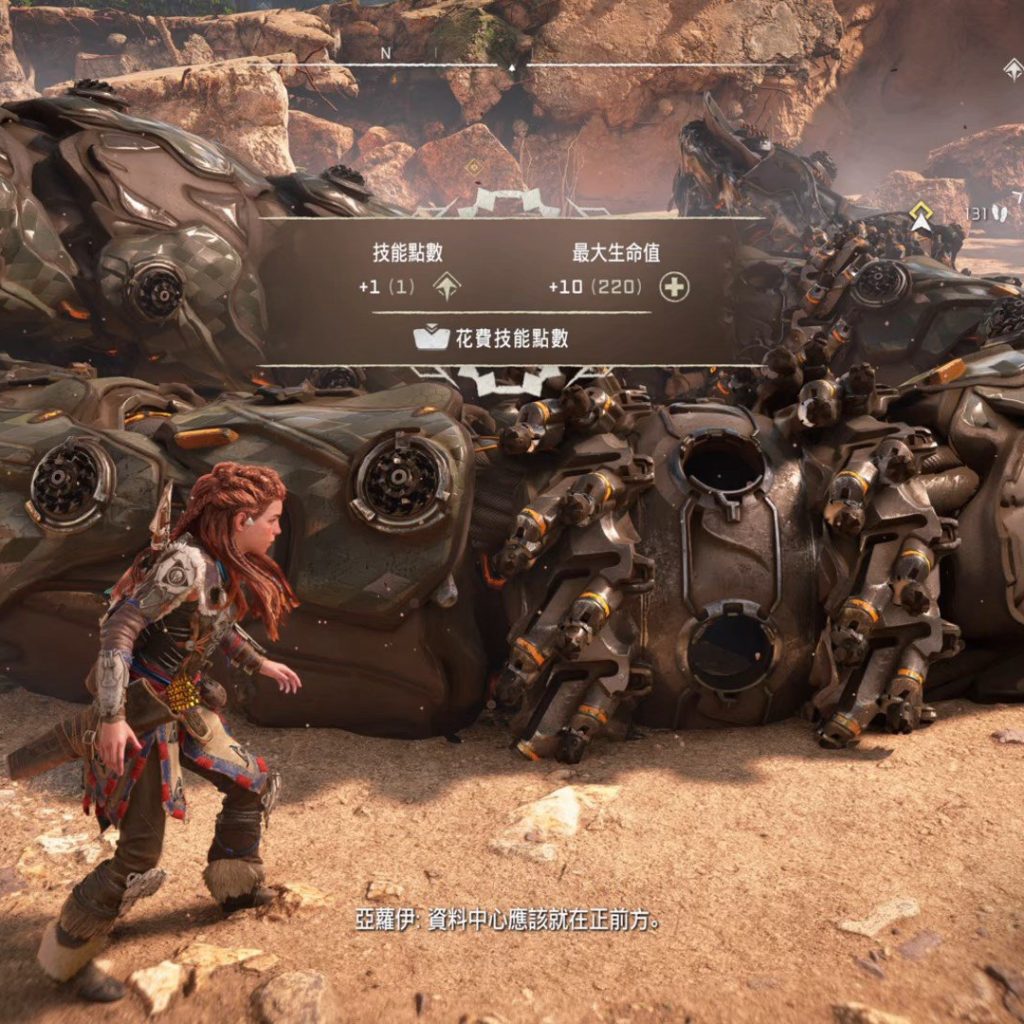Select the yellow quest waypoint marker

coord(920,216)
